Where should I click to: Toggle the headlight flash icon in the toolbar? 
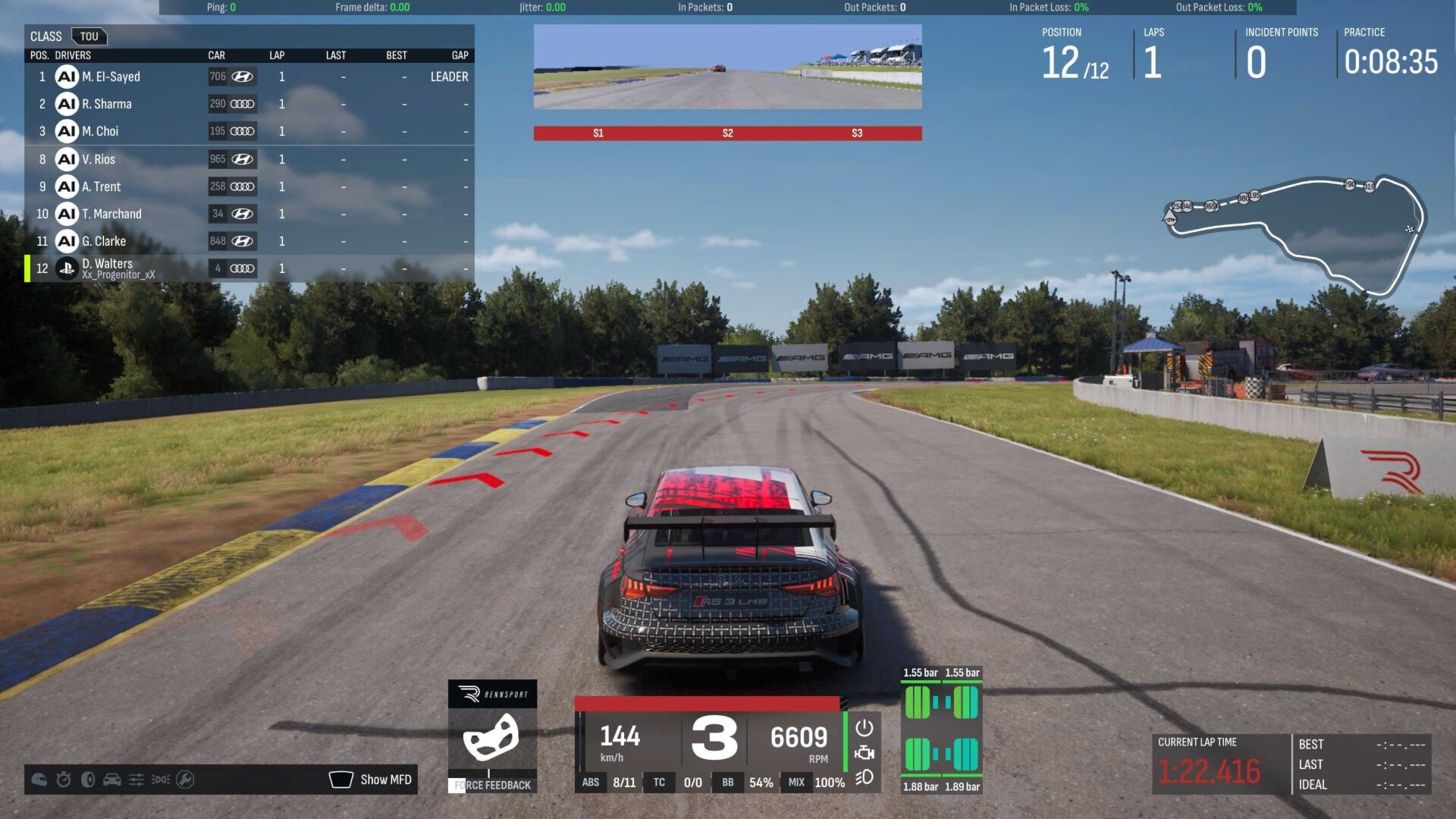pyautogui.click(x=160, y=780)
